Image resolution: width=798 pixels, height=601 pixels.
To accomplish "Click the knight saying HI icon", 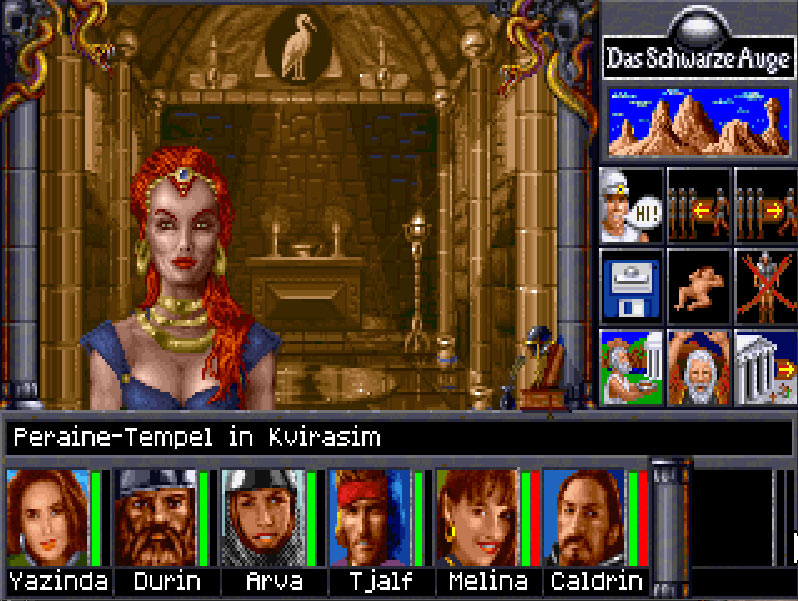I will point(631,203).
